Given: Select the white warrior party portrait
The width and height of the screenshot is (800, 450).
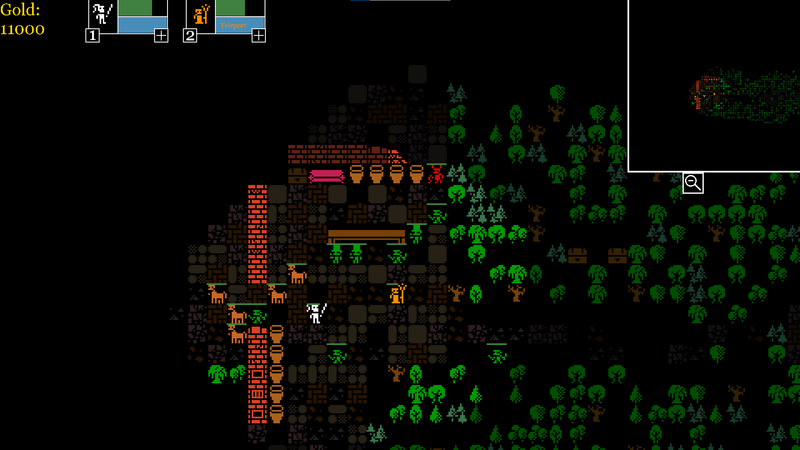Looking at the screenshot, I should (x=101, y=14).
